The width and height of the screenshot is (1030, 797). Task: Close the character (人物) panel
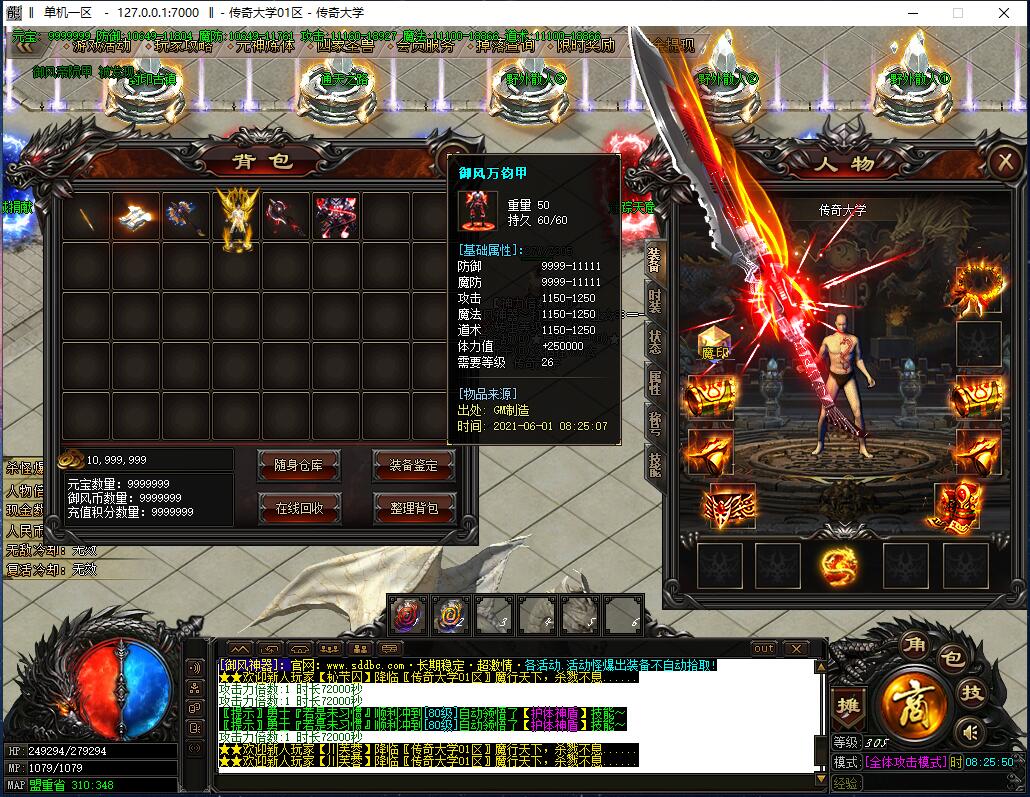coord(1003,162)
